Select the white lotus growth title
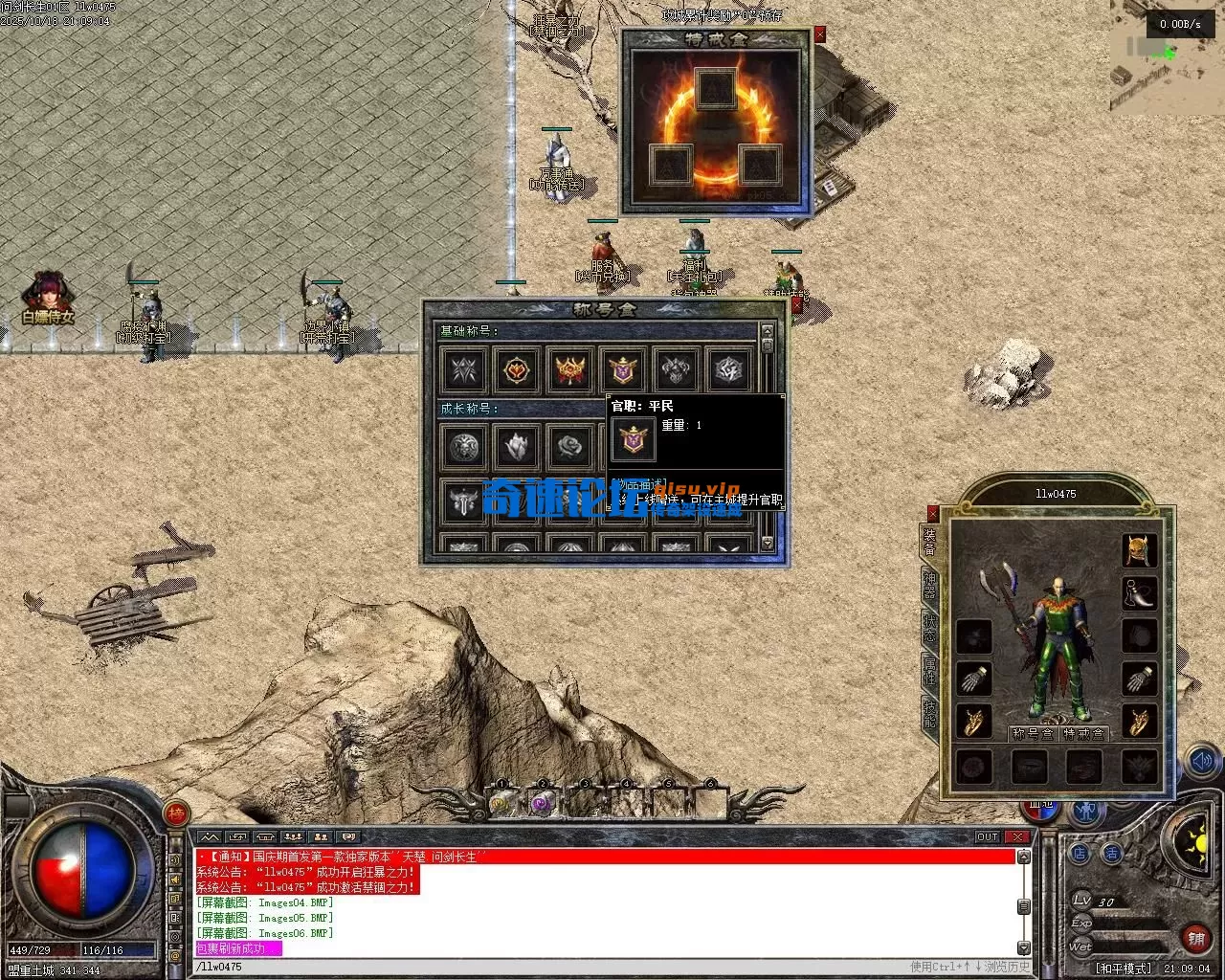 point(517,446)
